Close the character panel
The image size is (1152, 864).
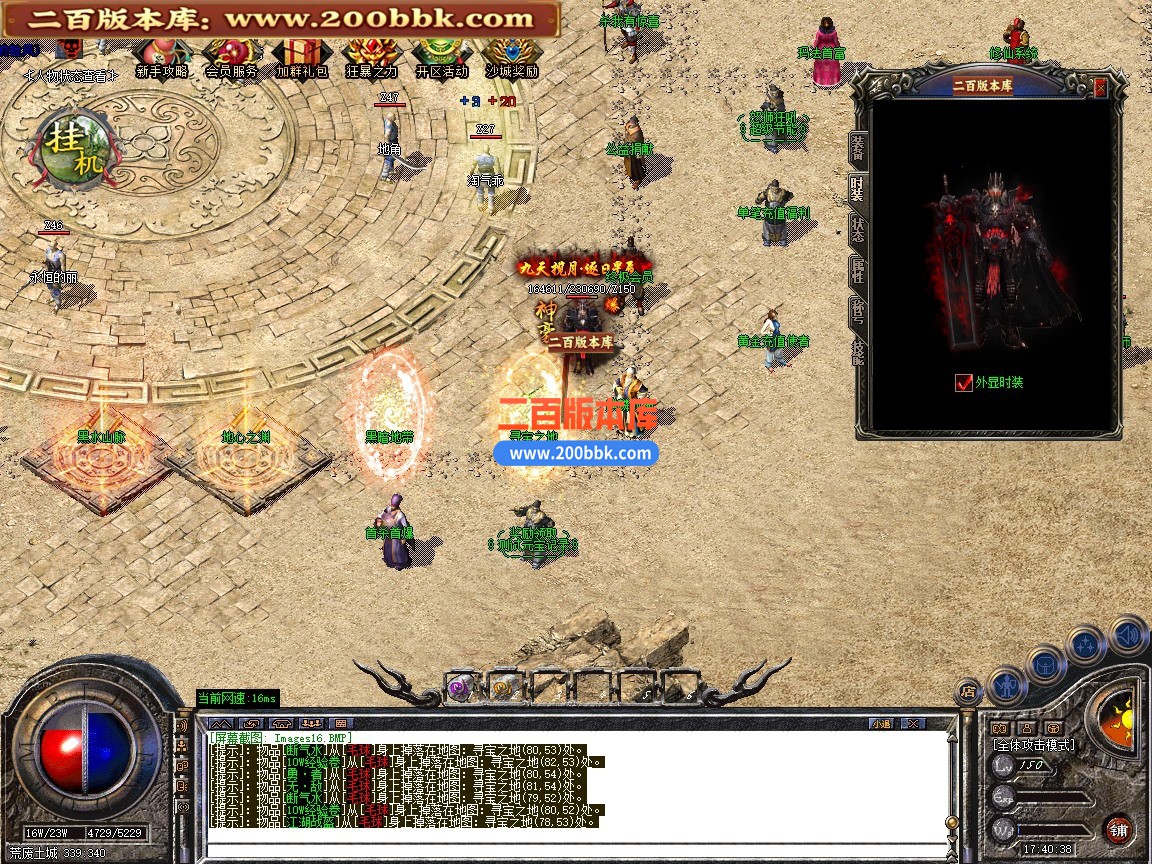[1100, 88]
